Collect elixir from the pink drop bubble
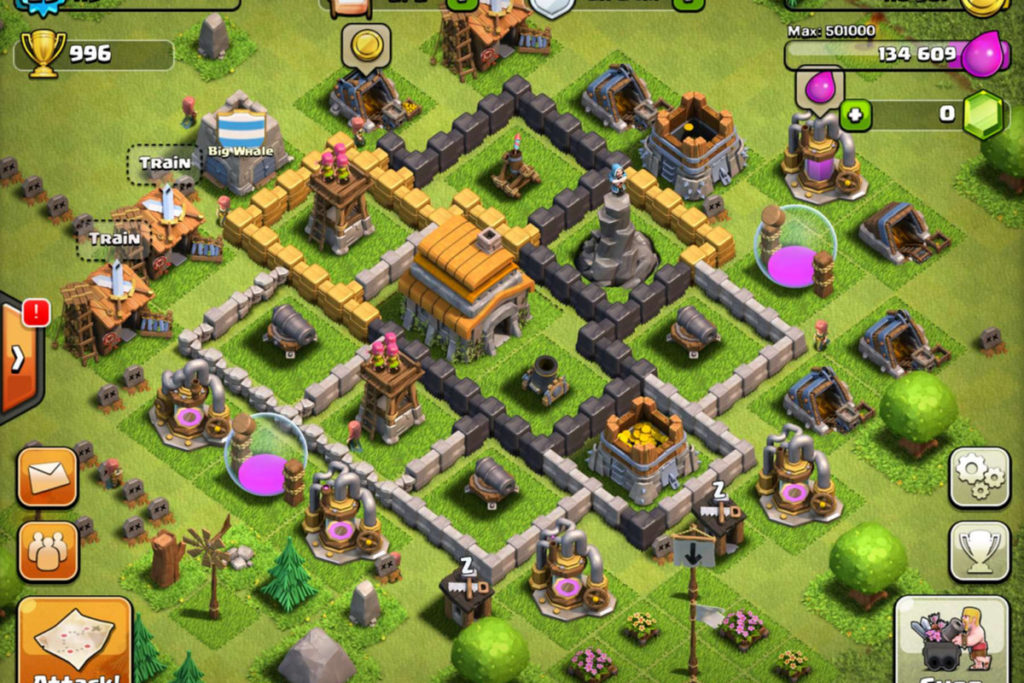 tap(819, 88)
